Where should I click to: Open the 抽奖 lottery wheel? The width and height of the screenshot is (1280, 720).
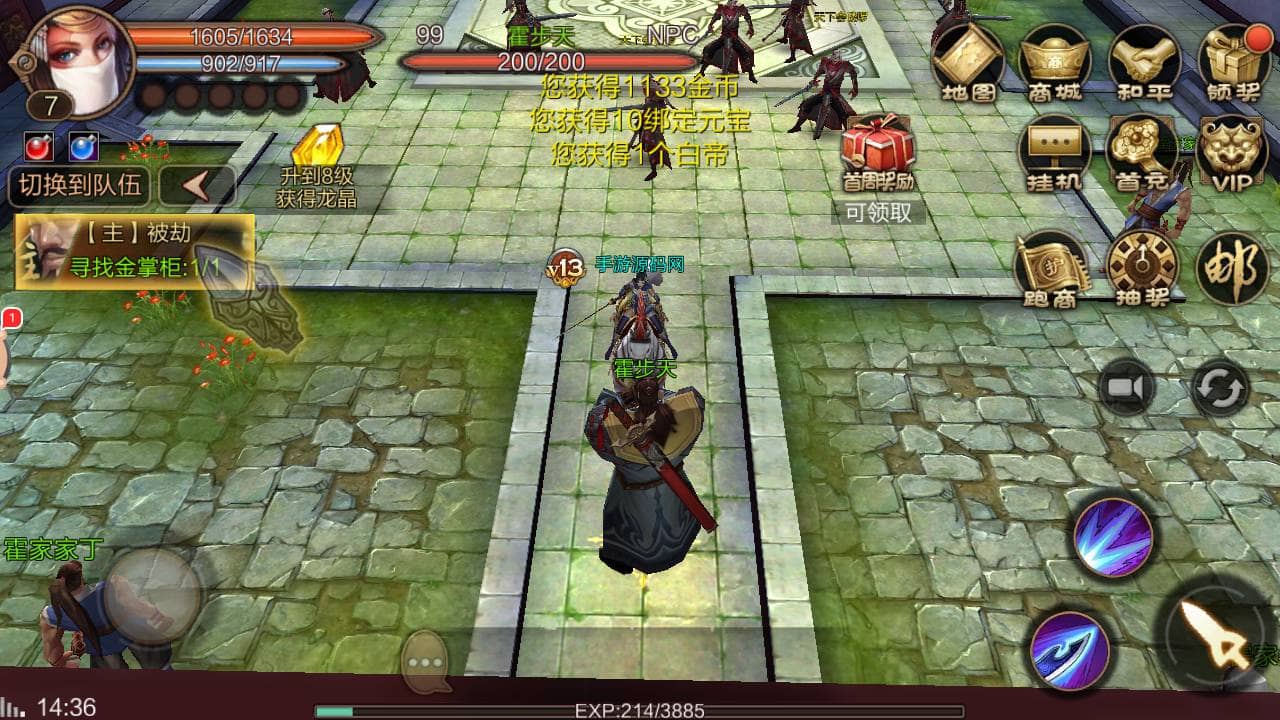1143,268
